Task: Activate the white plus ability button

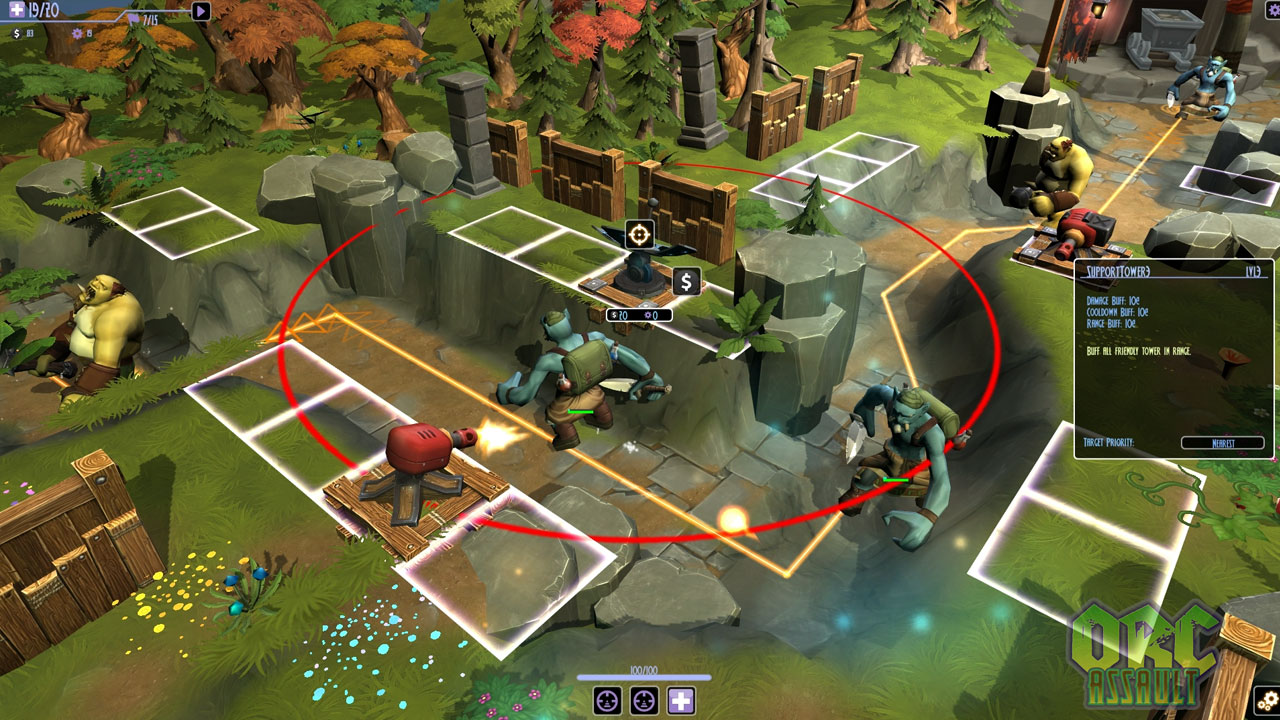Action: point(681,700)
